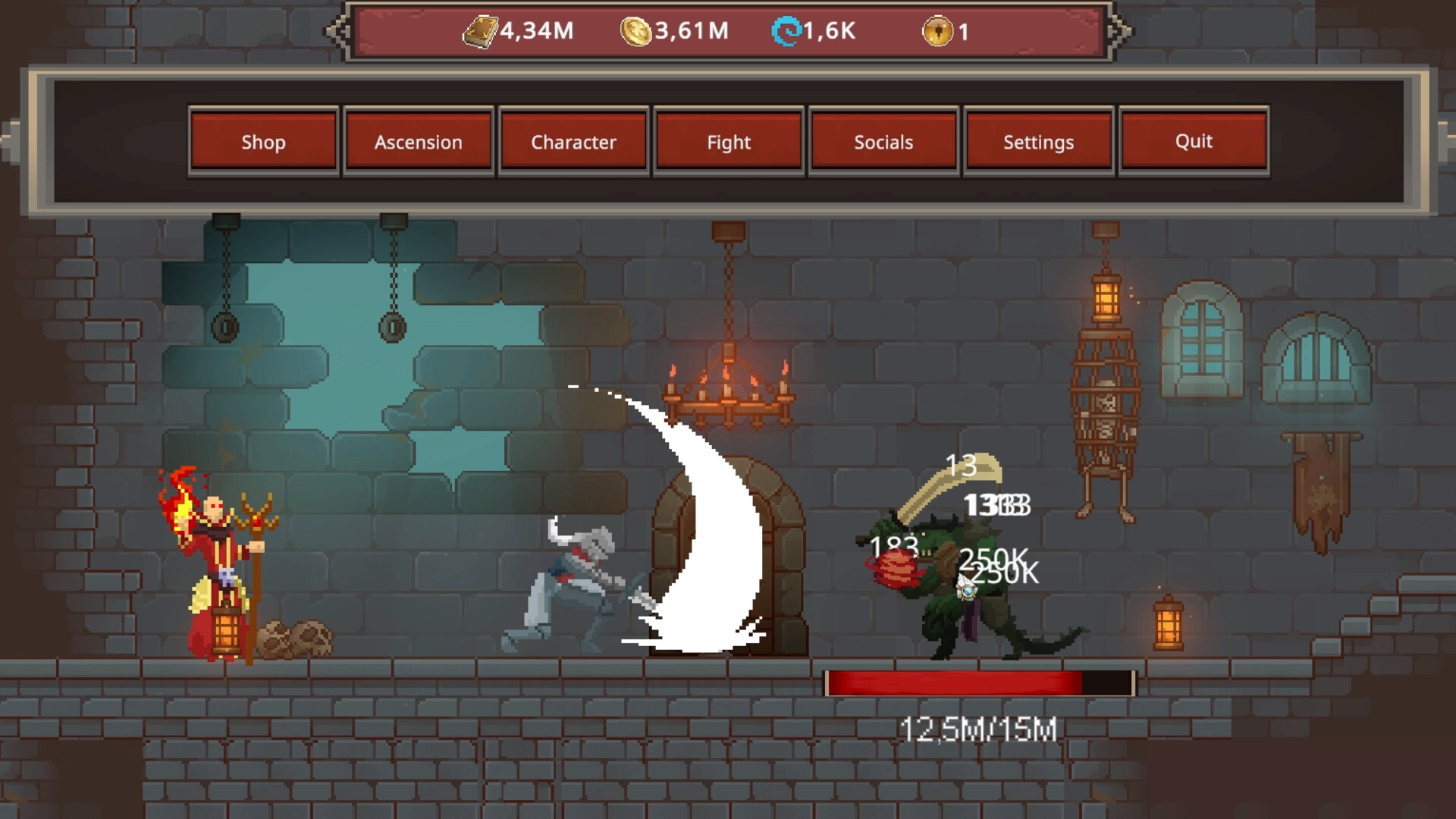1456x819 pixels.
Task: Open the Ascension menu
Action: (419, 142)
